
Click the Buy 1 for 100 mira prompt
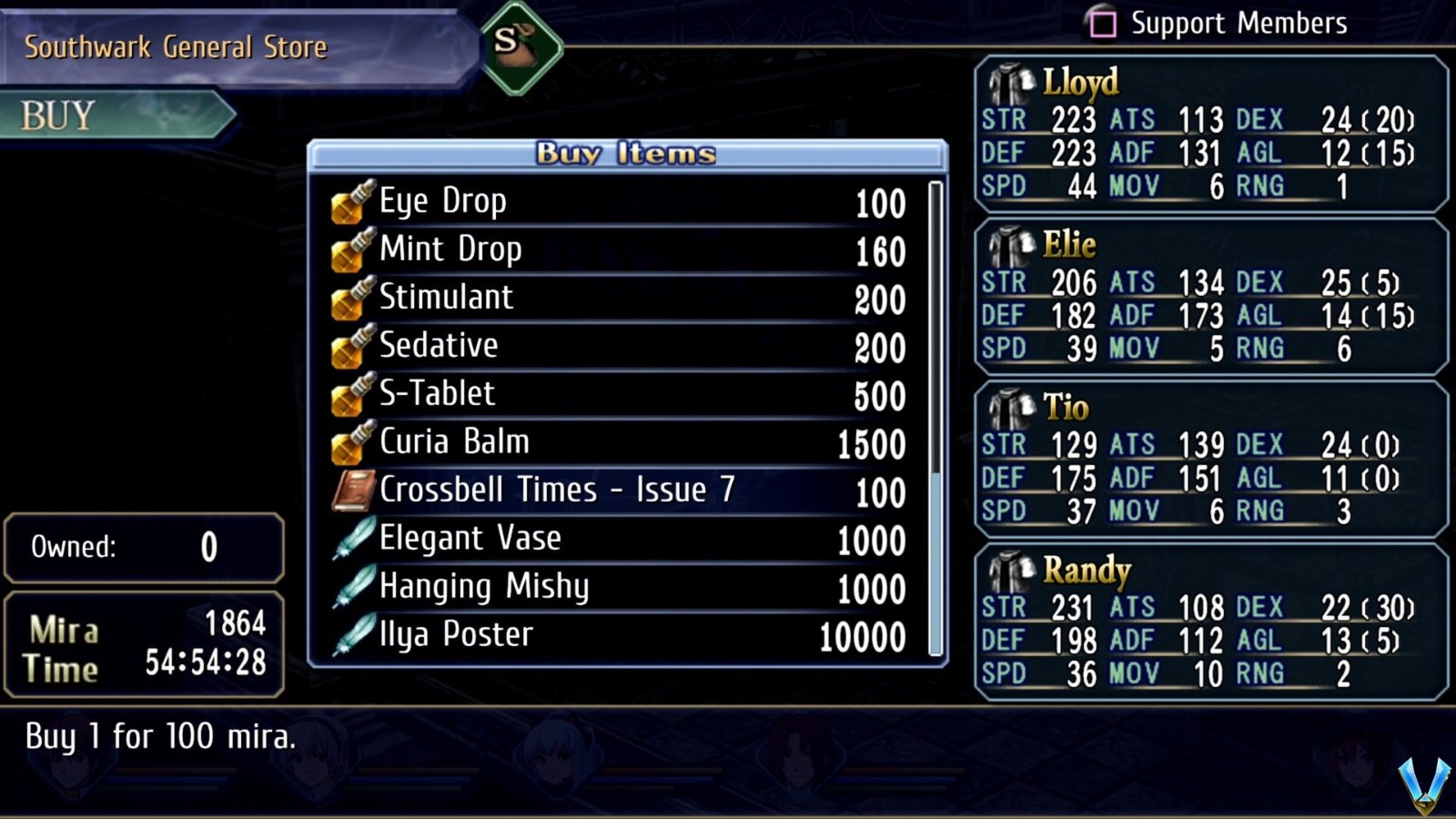point(161,739)
